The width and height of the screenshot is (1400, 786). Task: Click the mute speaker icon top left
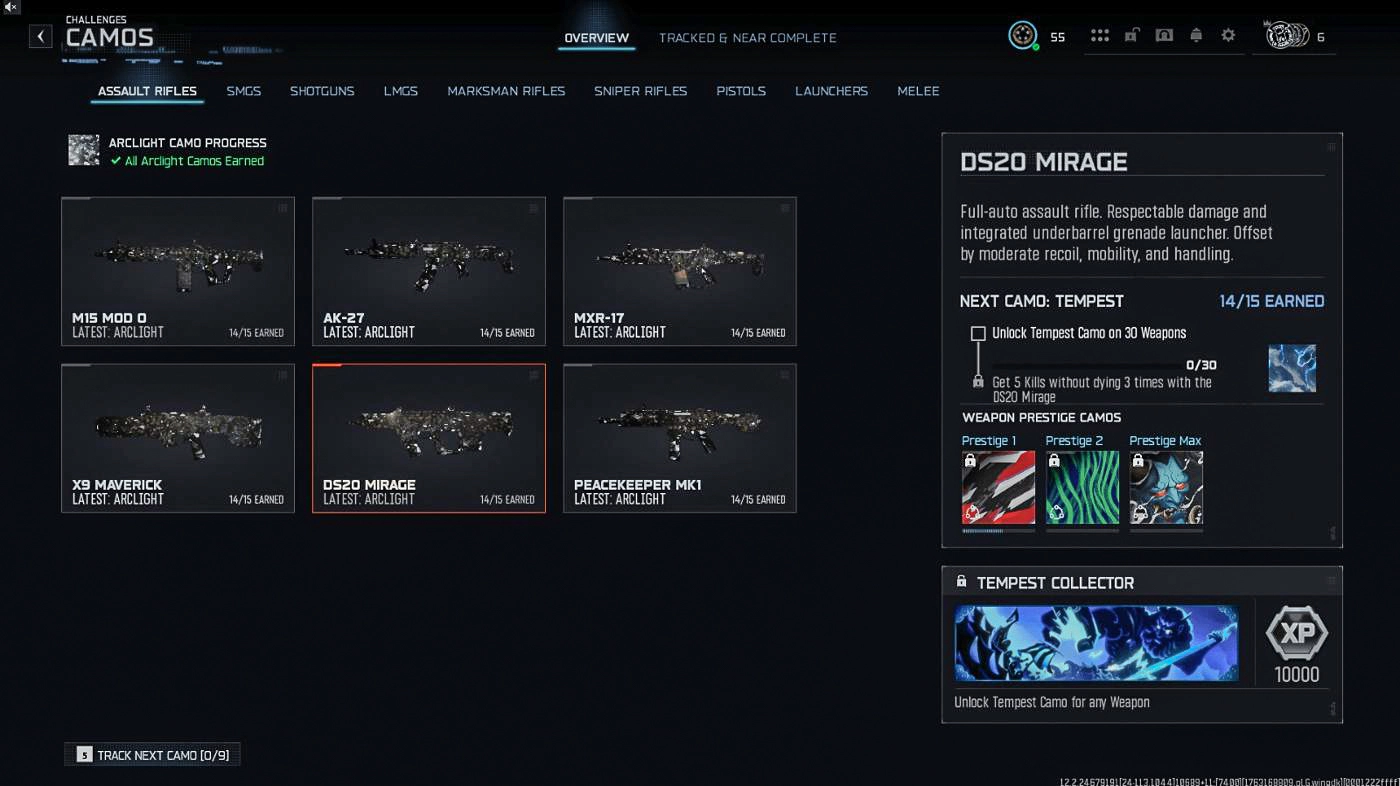11,10
